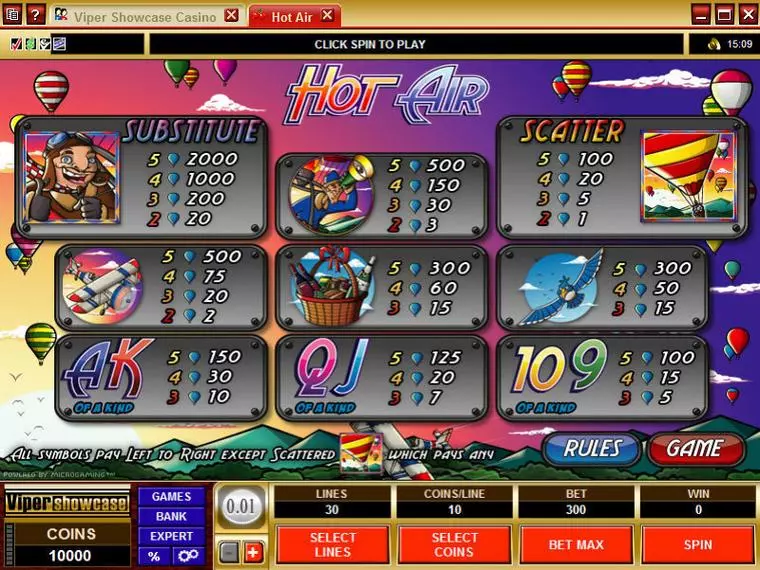
Task: Increase coin size with the red plus button
Action: pyautogui.click(x=252, y=552)
